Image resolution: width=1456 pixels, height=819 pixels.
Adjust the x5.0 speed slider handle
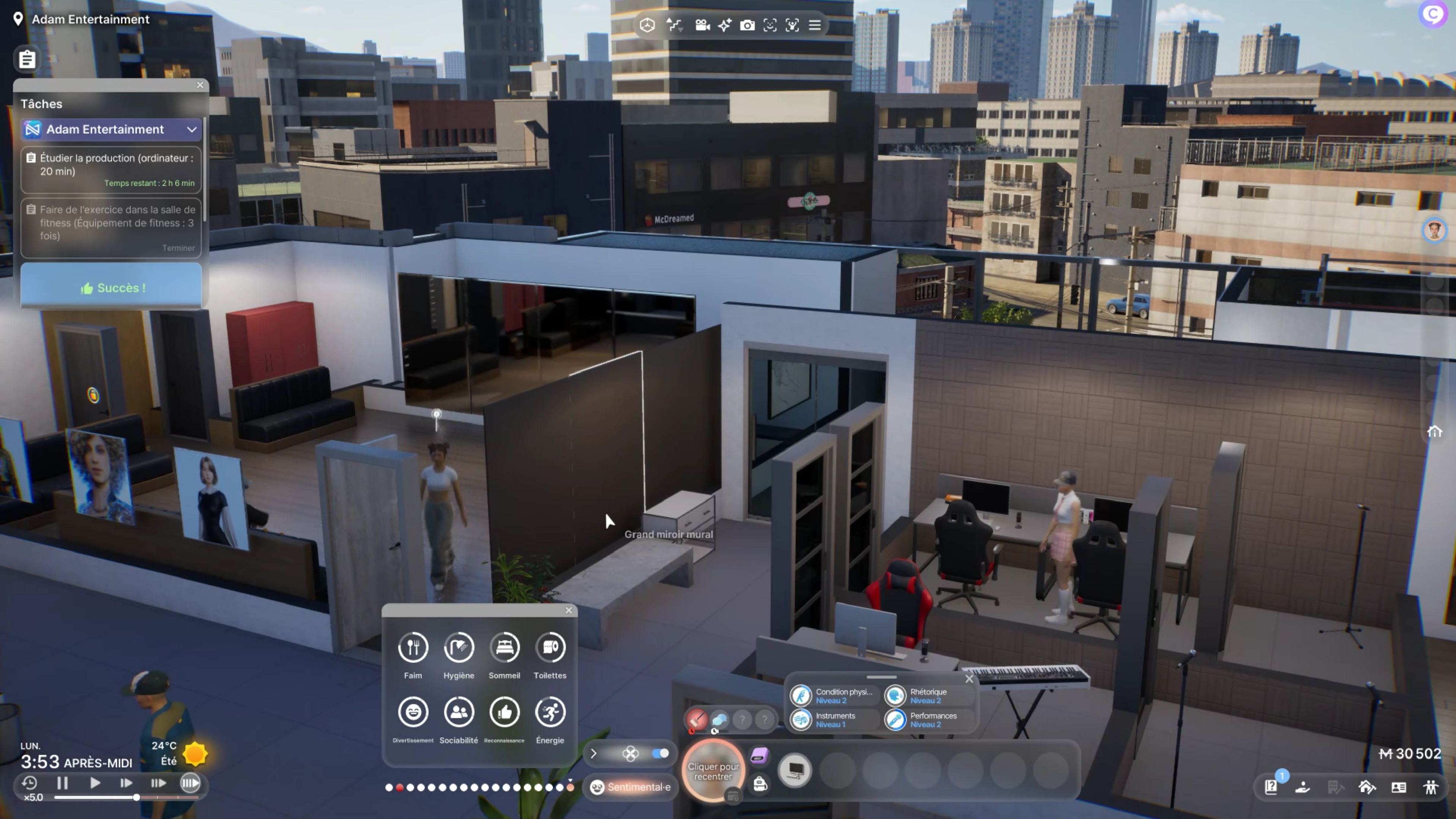pyautogui.click(x=136, y=797)
